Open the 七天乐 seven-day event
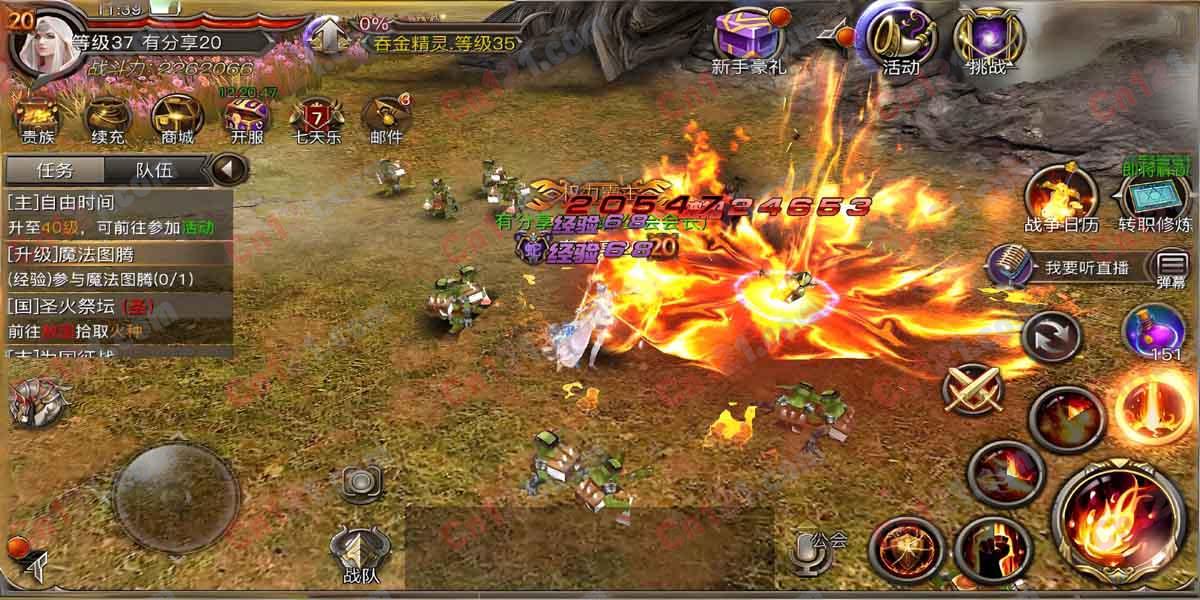Screen dimensions: 1200x600 315,116
